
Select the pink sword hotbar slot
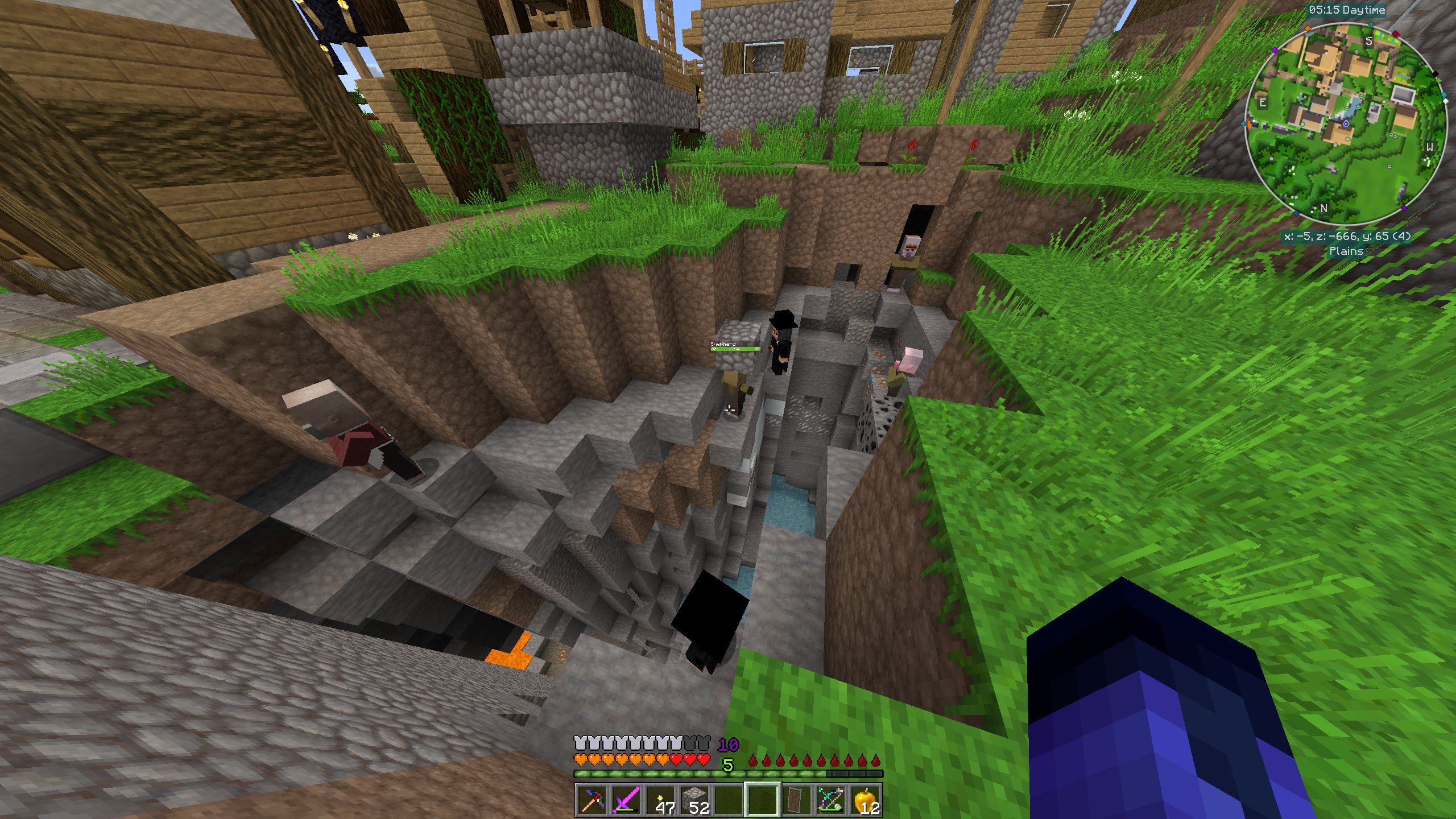[x=626, y=800]
